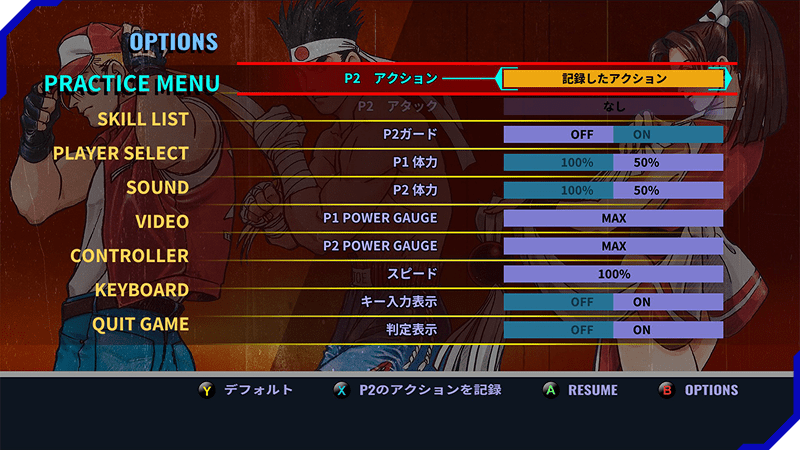Open Keyboard settings
The width and height of the screenshot is (800, 450).
[x=142, y=290]
